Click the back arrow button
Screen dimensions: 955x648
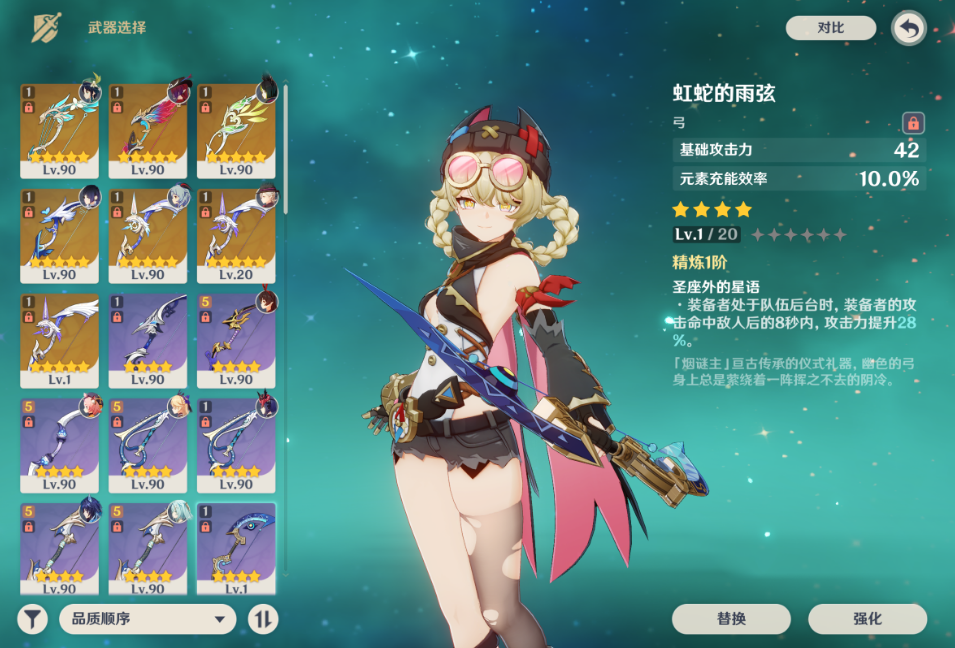click(908, 28)
